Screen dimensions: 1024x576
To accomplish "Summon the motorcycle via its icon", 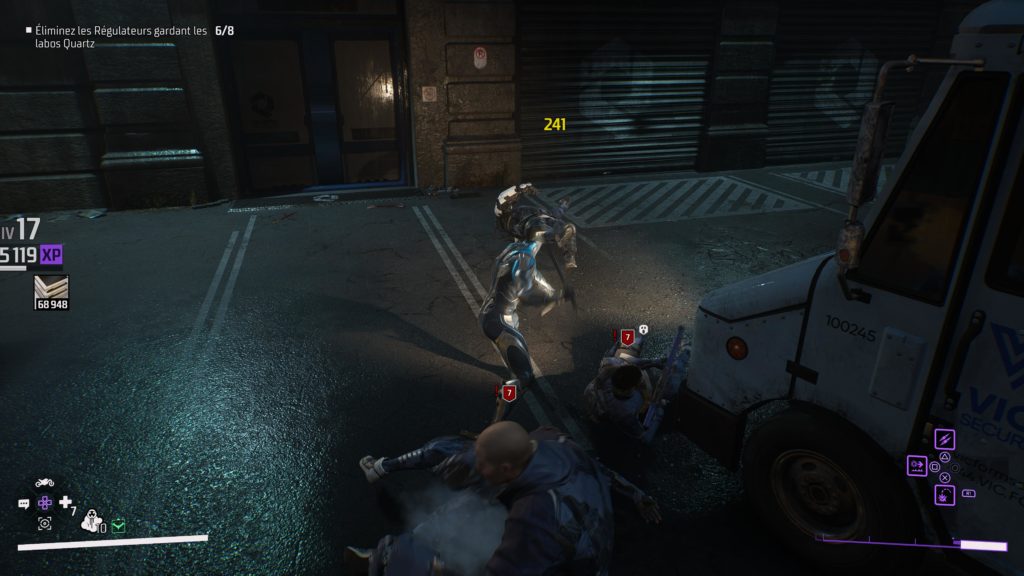I will pyautogui.click(x=45, y=483).
